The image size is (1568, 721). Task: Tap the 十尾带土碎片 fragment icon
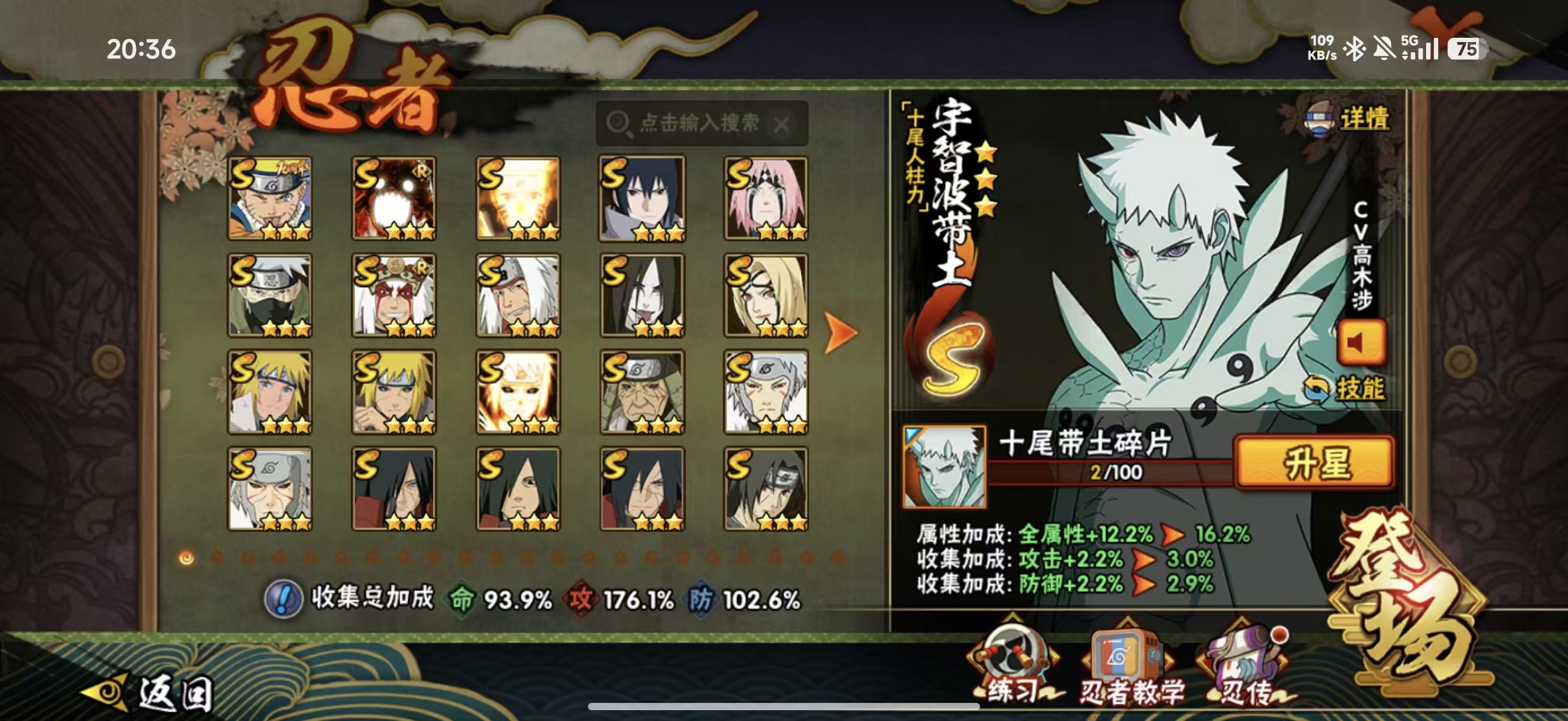click(944, 467)
